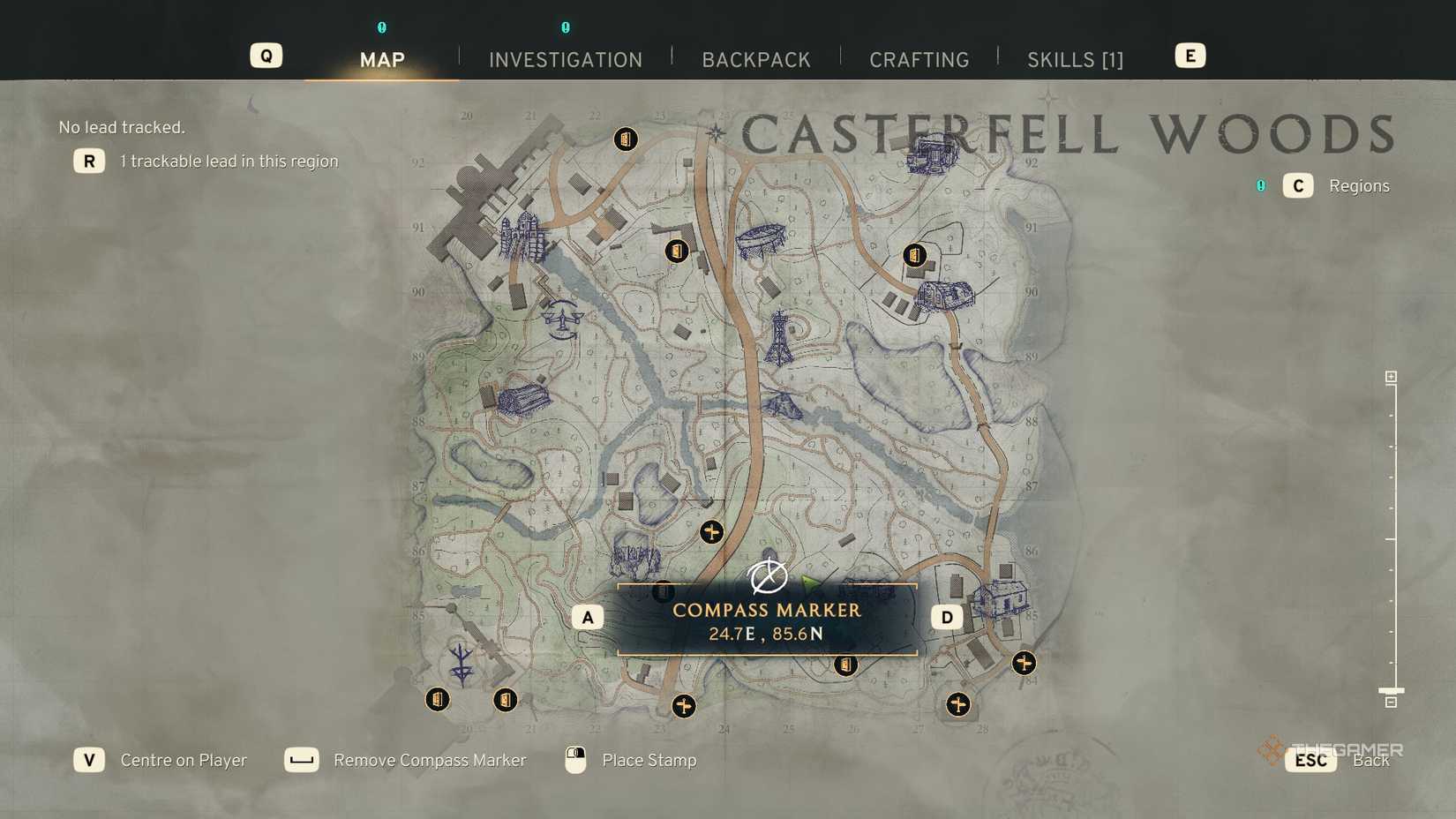The image size is (1456, 819).
Task: Click the Back option next to ESC
Action: (x=1371, y=760)
